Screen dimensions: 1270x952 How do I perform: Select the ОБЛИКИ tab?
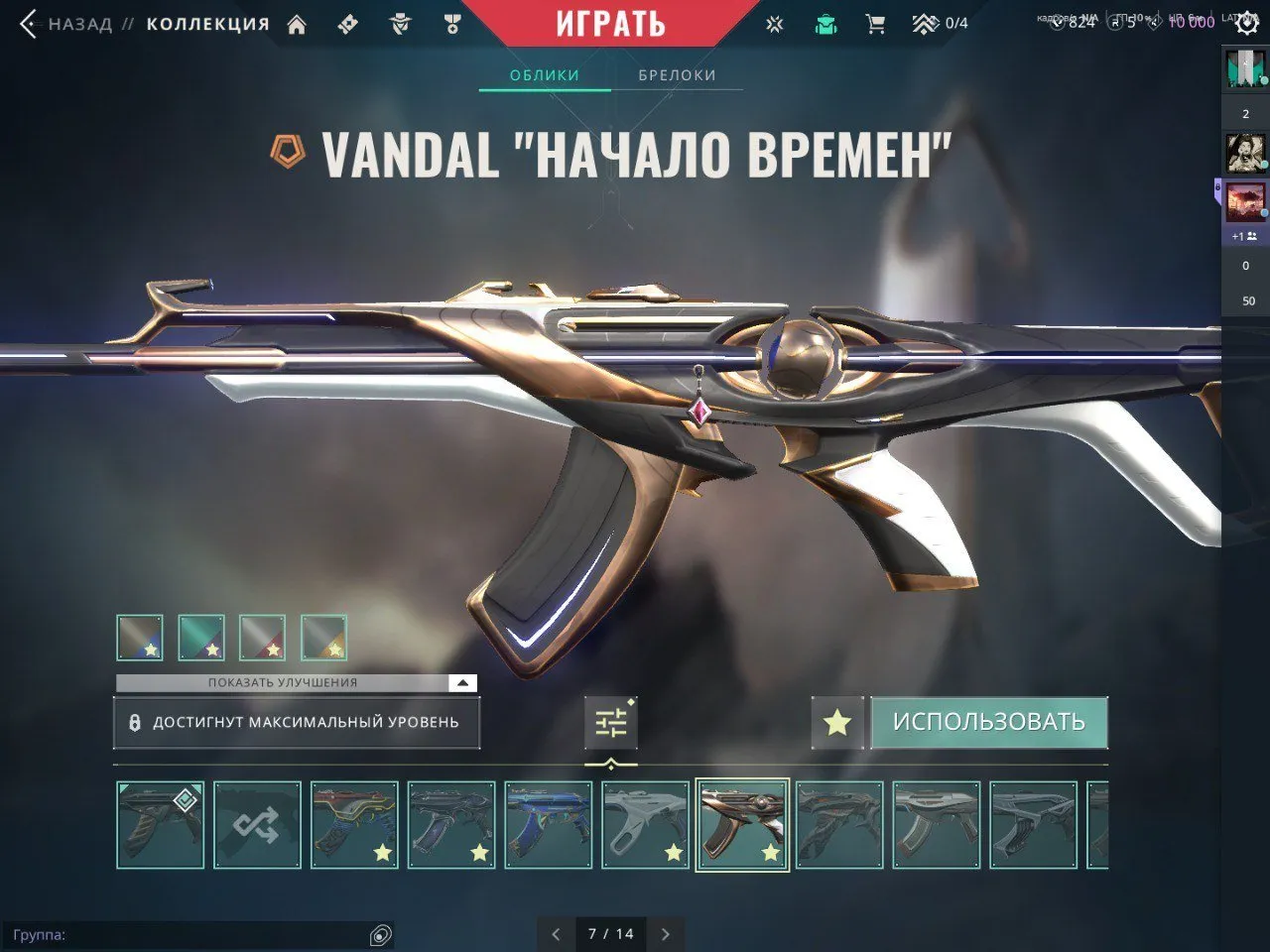tap(543, 73)
